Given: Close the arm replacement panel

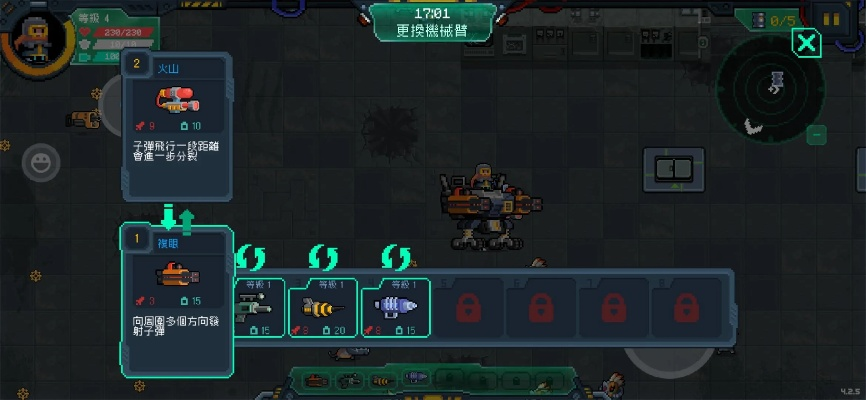Looking at the screenshot, I should pos(806,42).
